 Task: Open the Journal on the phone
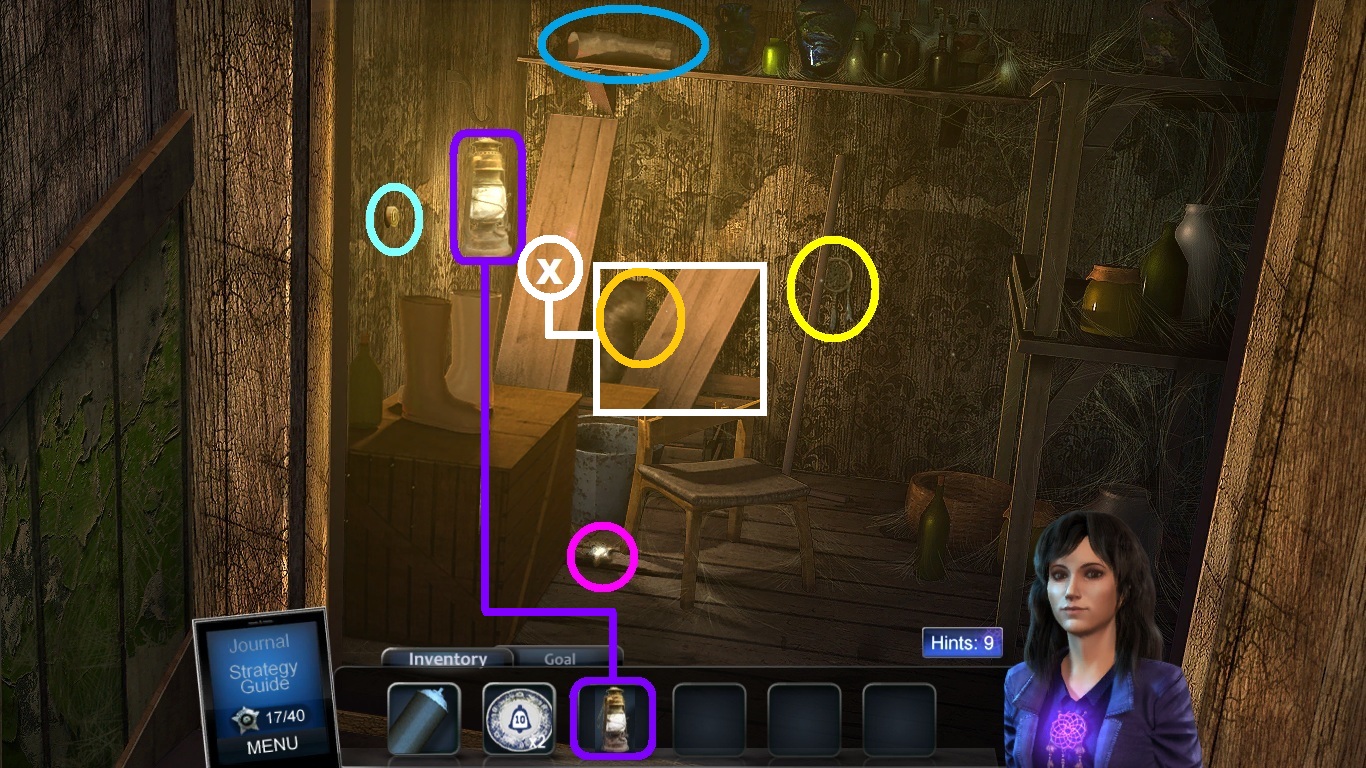pyautogui.click(x=259, y=643)
